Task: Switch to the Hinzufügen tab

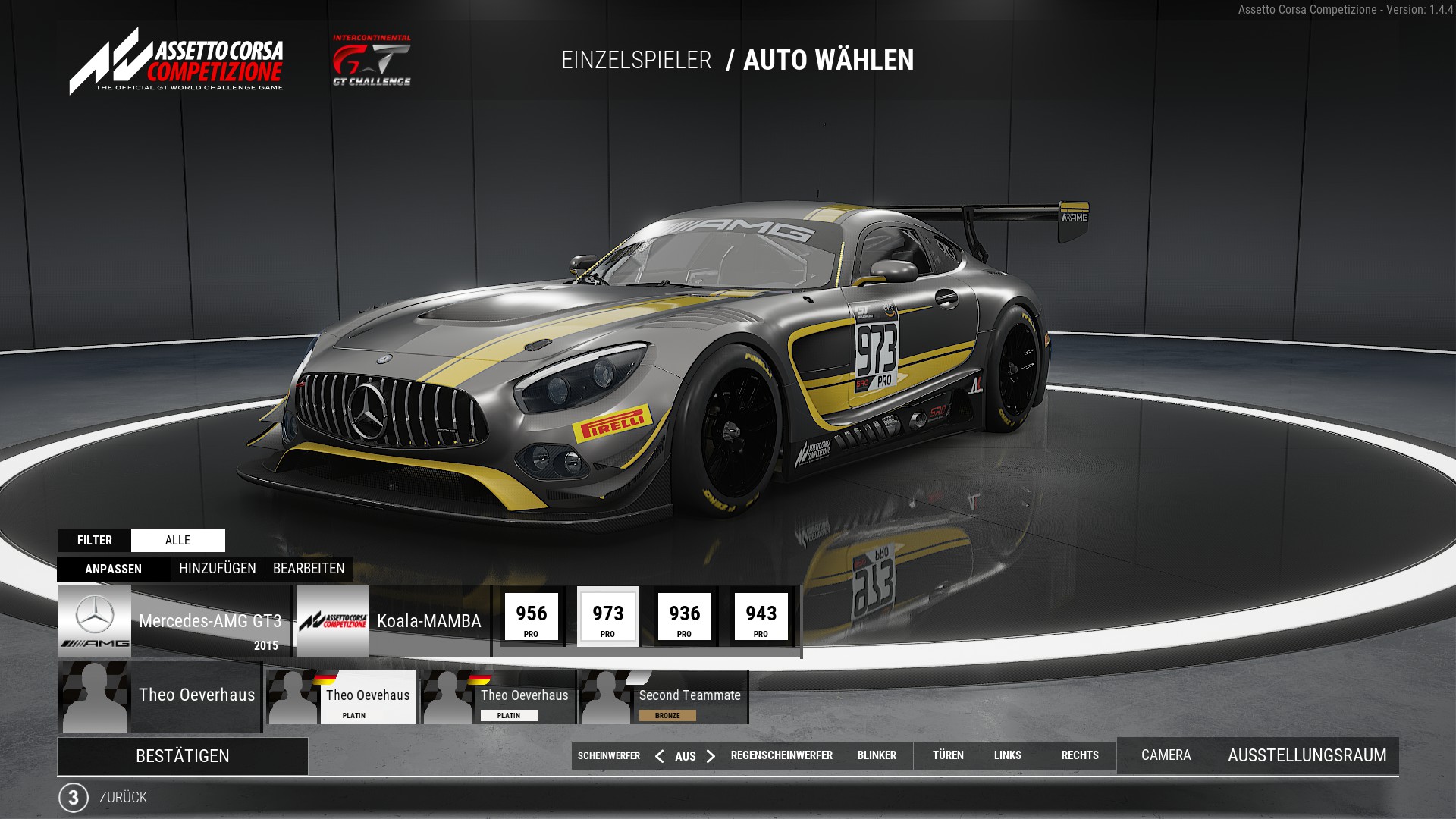Action: 218,569
